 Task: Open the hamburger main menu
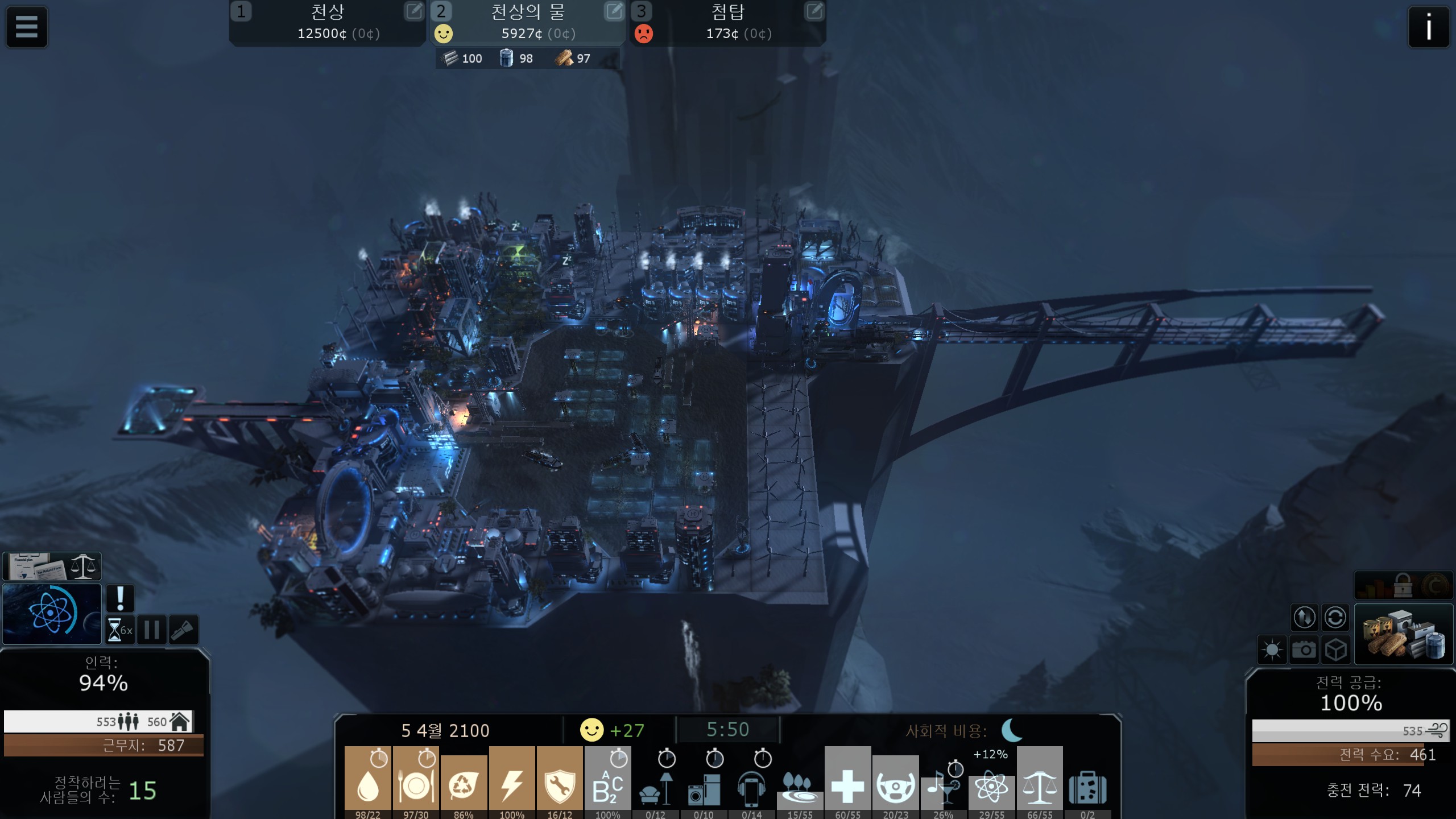[x=26, y=26]
